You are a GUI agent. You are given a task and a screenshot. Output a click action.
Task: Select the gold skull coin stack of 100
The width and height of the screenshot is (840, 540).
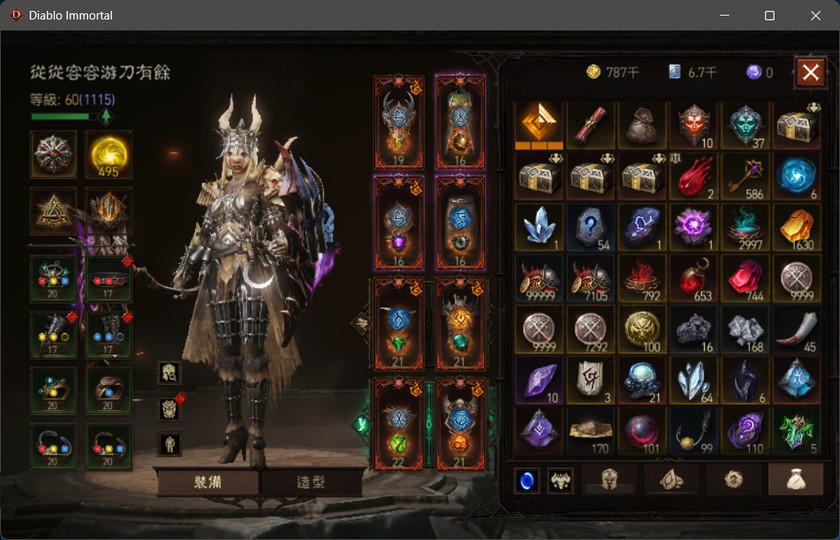tap(643, 329)
